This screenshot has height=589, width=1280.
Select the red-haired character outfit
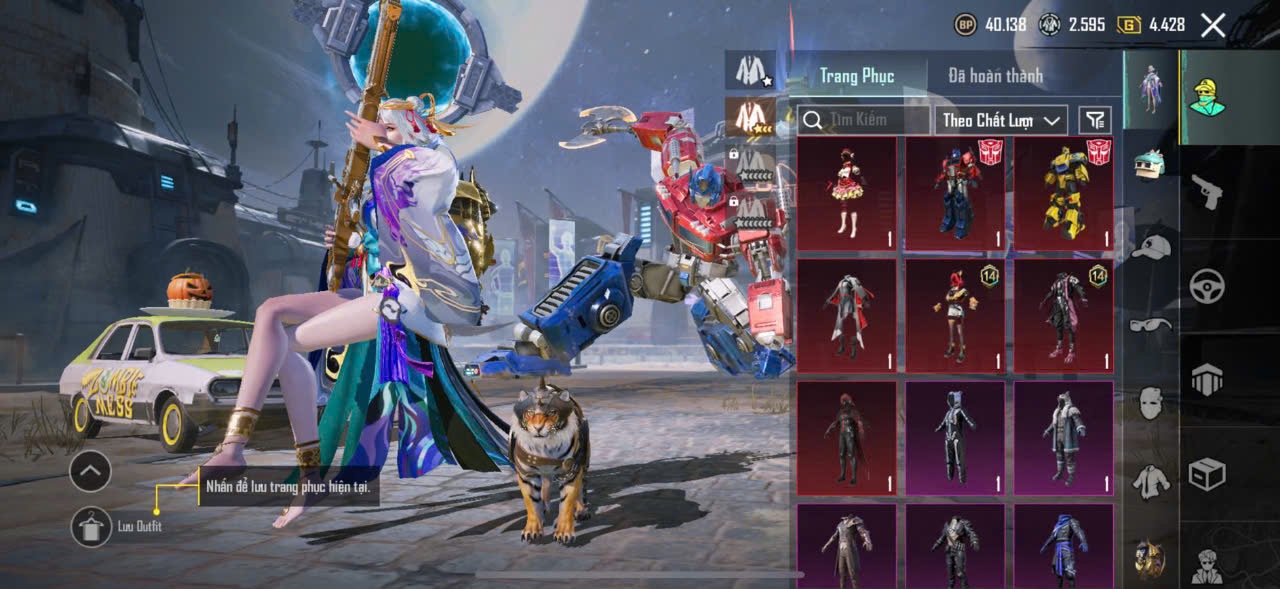(x=955, y=316)
